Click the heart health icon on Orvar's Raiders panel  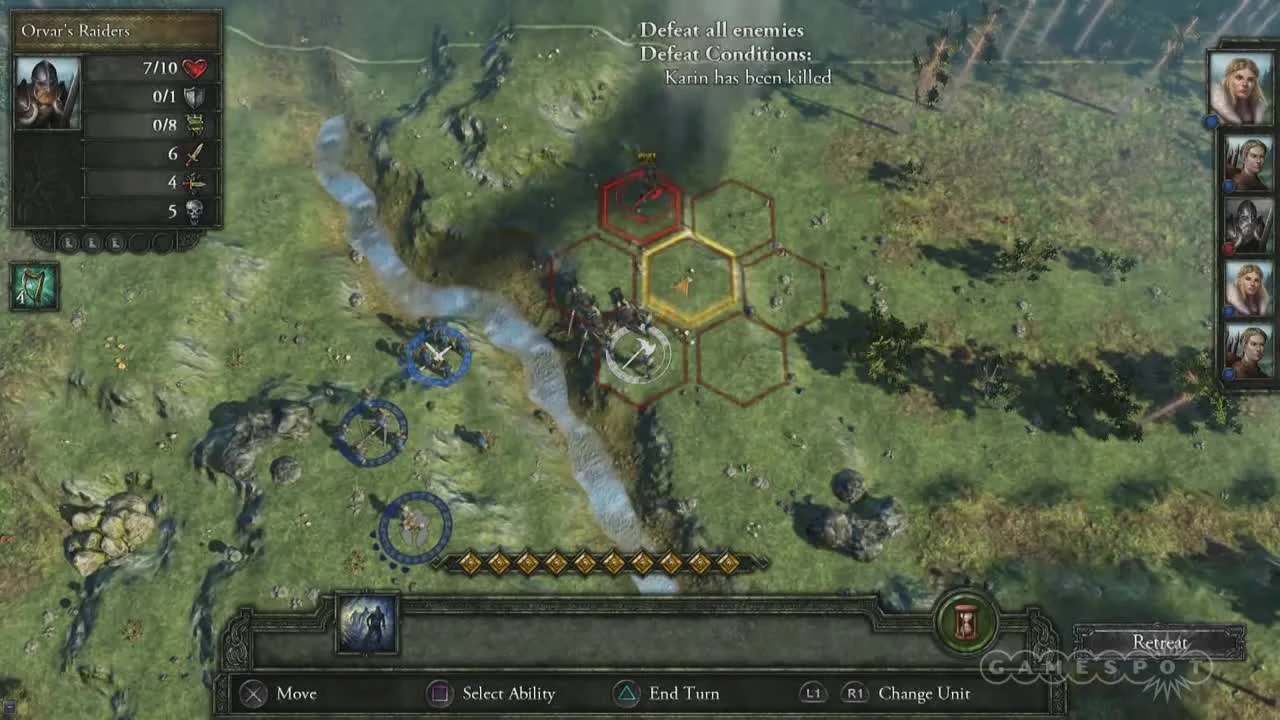[194, 68]
